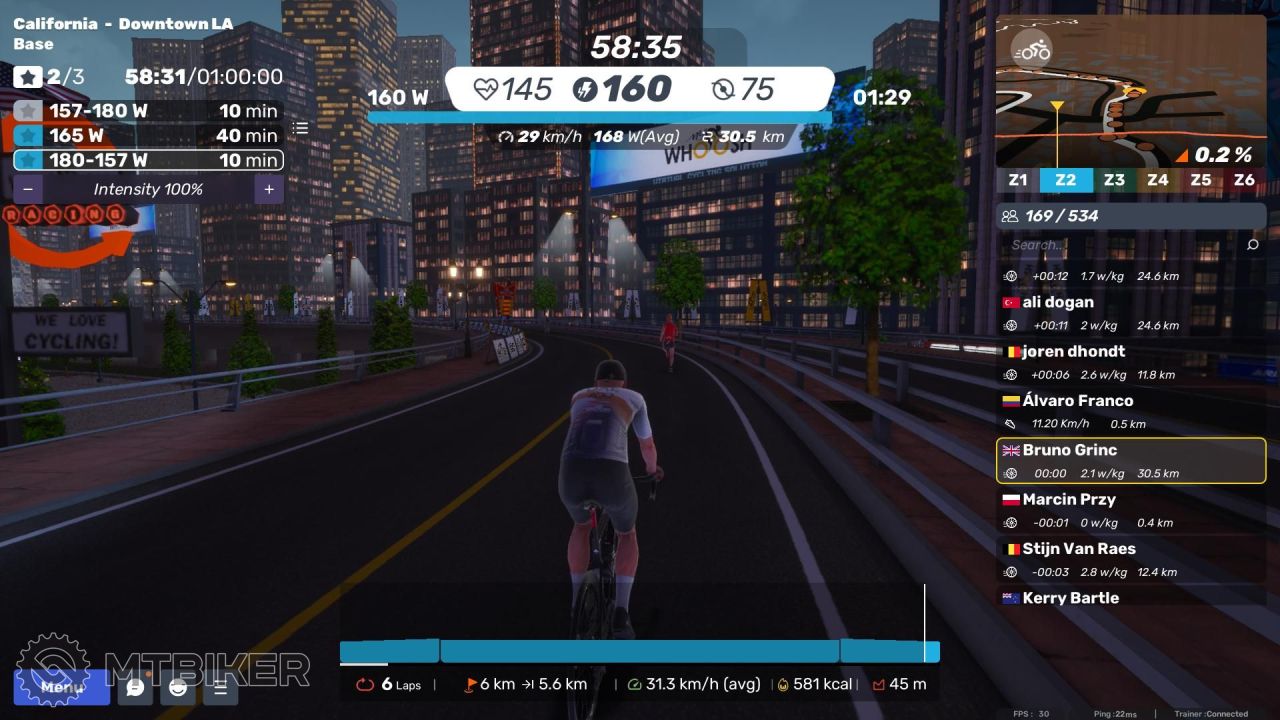Screen dimensions: 1280x720
Task: Click the rider search field
Action: click(x=1120, y=245)
